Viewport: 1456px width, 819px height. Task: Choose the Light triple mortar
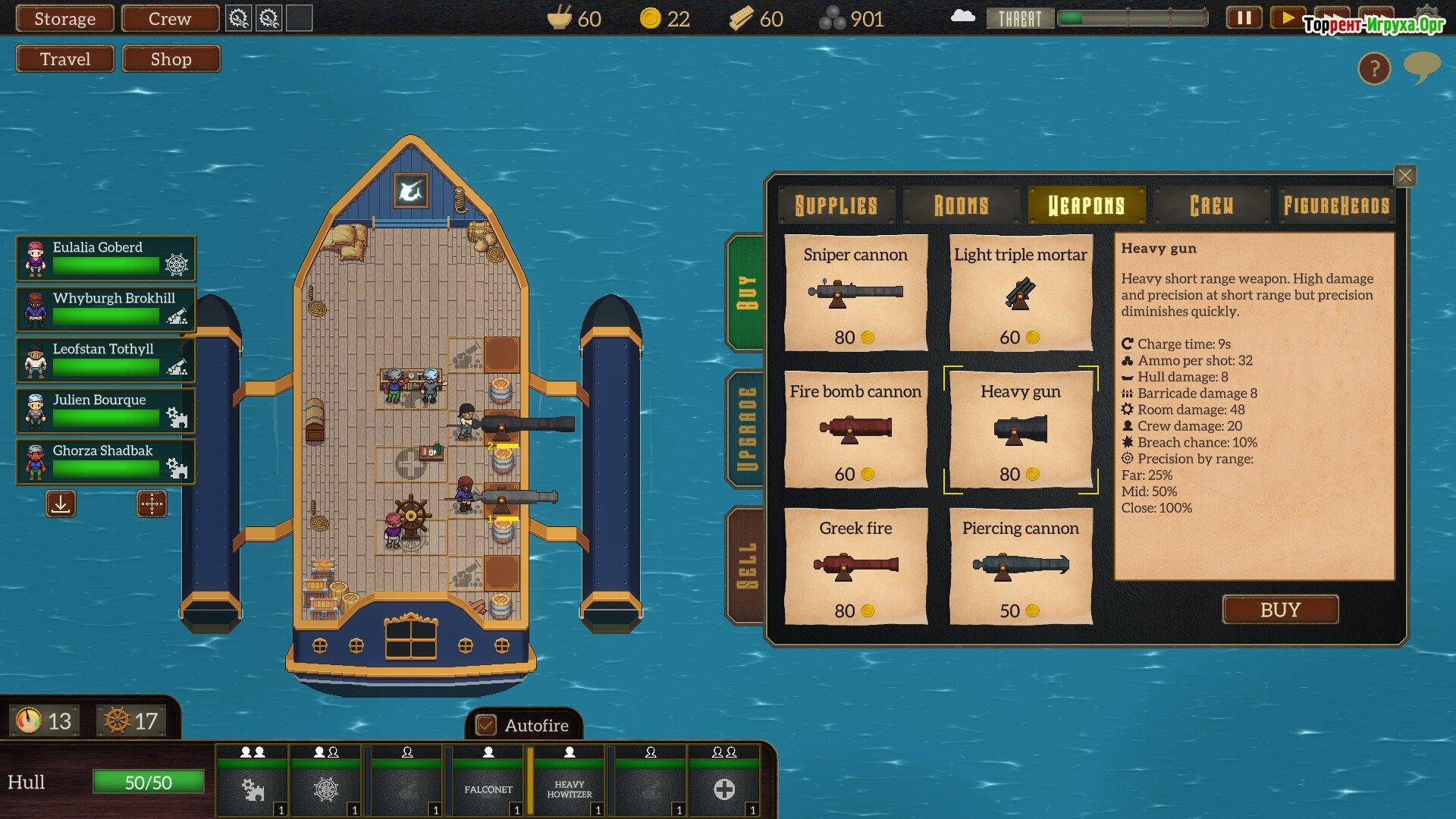[x=1020, y=293]
